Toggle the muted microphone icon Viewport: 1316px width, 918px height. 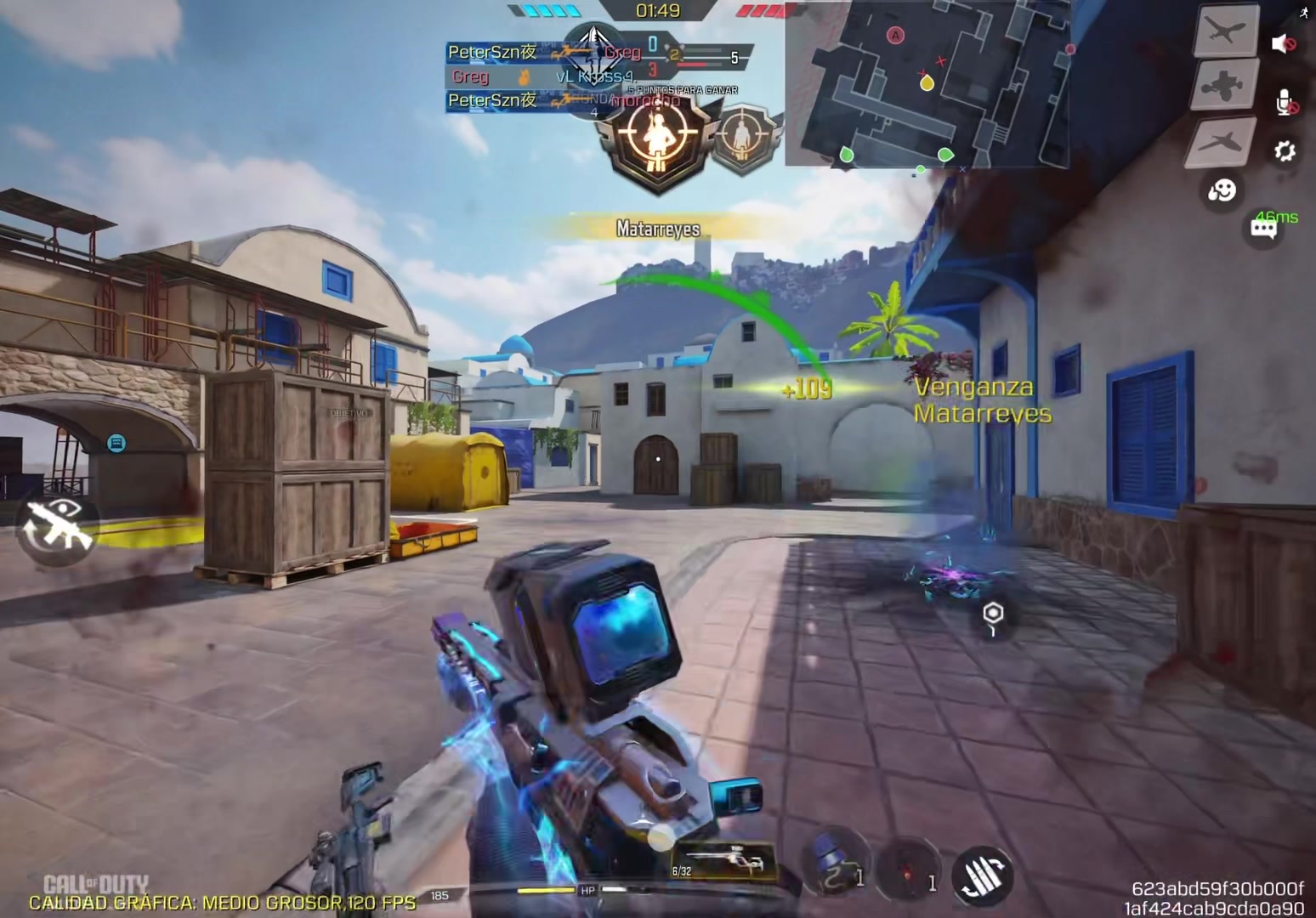1285,103
